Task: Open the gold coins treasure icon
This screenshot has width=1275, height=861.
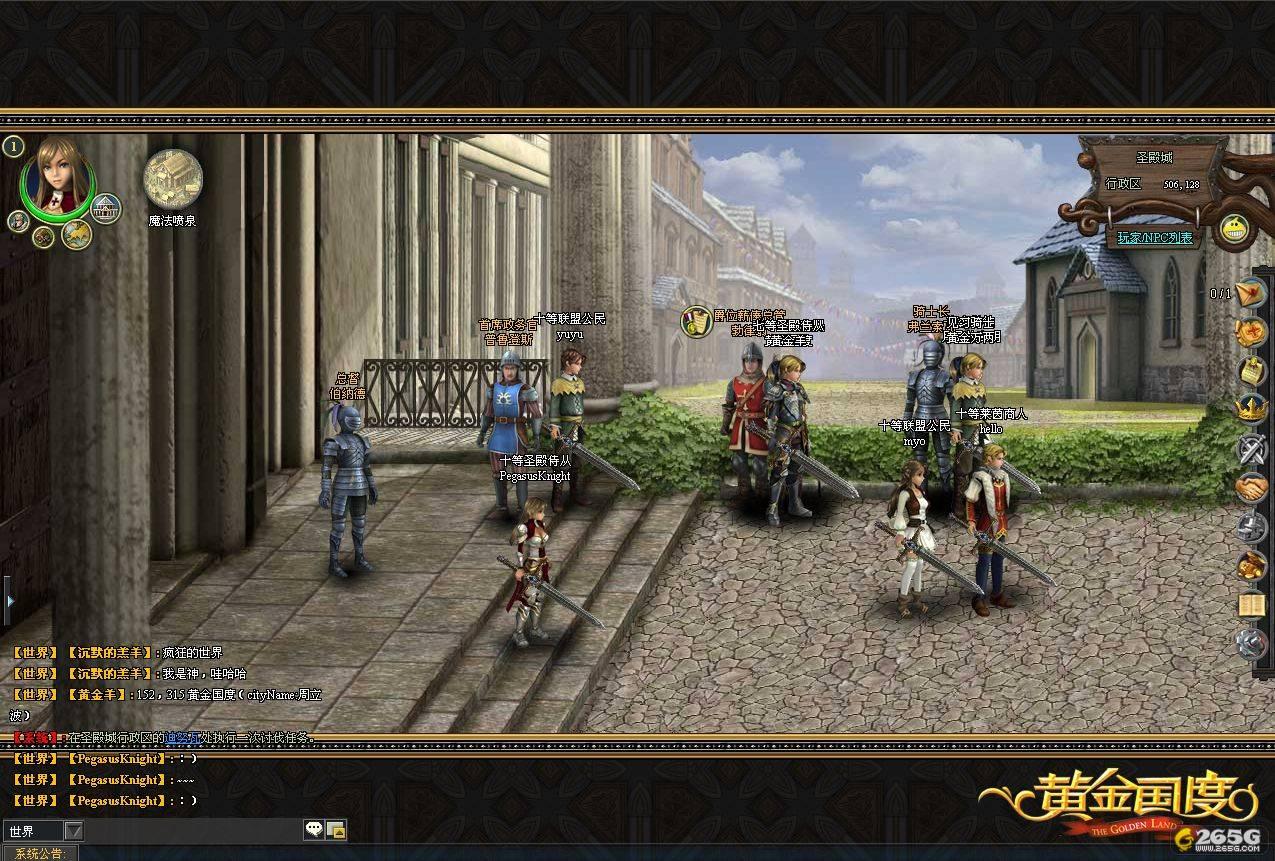Action: click(1251, 566)
